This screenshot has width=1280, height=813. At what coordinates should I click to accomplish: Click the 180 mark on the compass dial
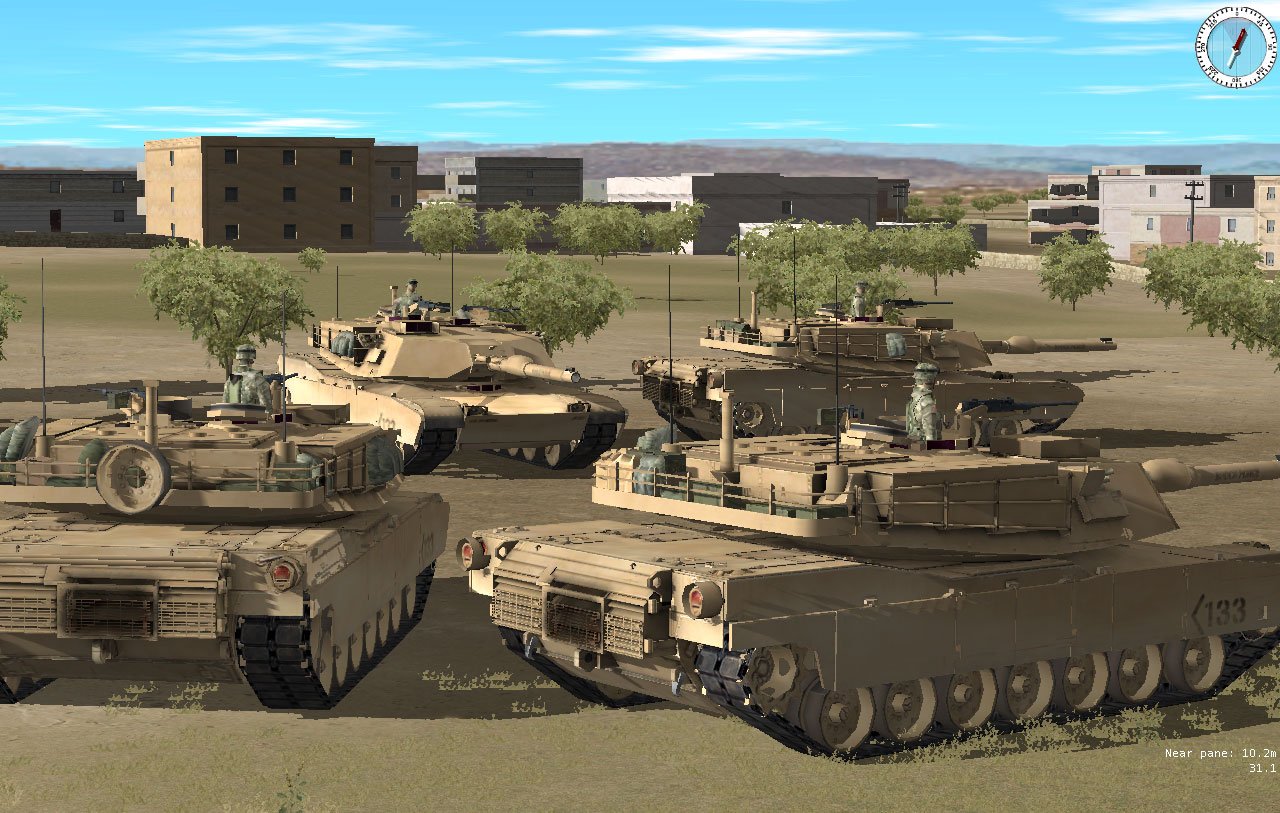pos(1236,78)
